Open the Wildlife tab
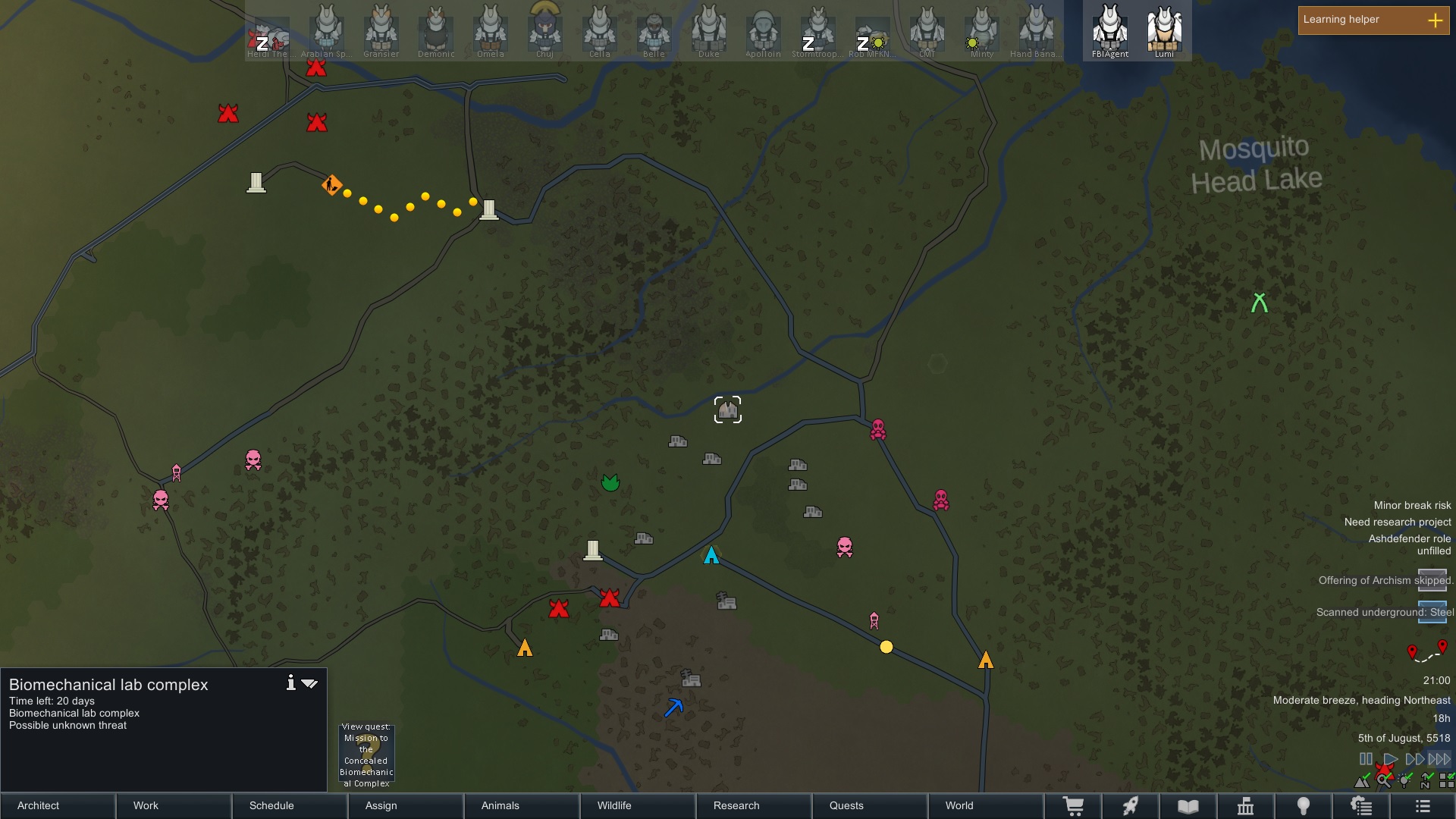Viewport: 1456px width, 819px height. coord(638,805)
